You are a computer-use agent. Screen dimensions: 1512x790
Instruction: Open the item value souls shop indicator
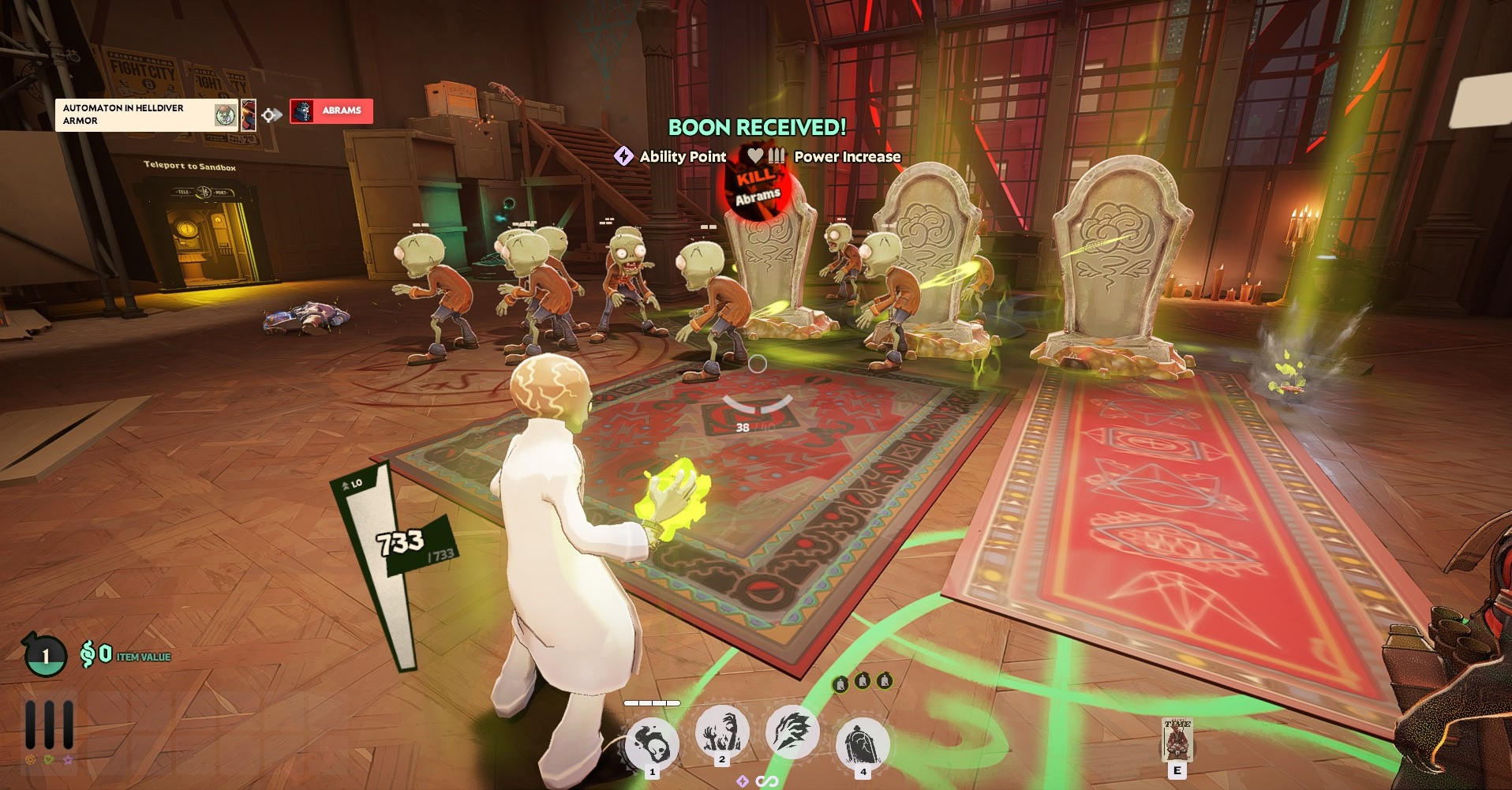tap(126, 655)
